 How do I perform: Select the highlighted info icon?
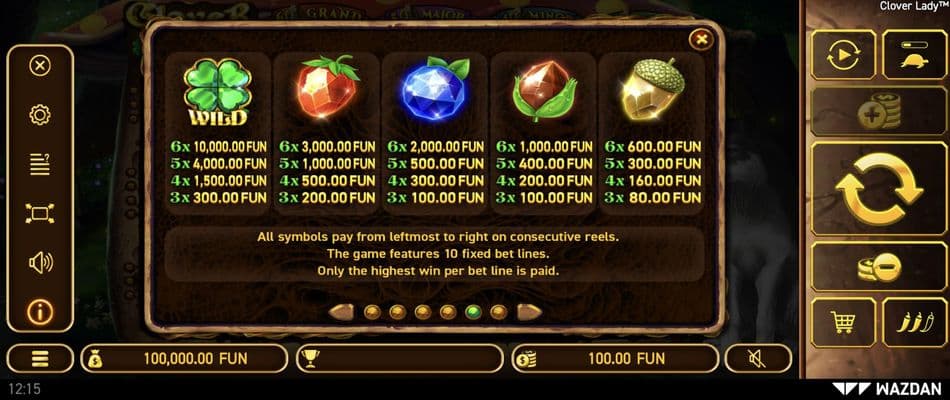coord(40,311)
